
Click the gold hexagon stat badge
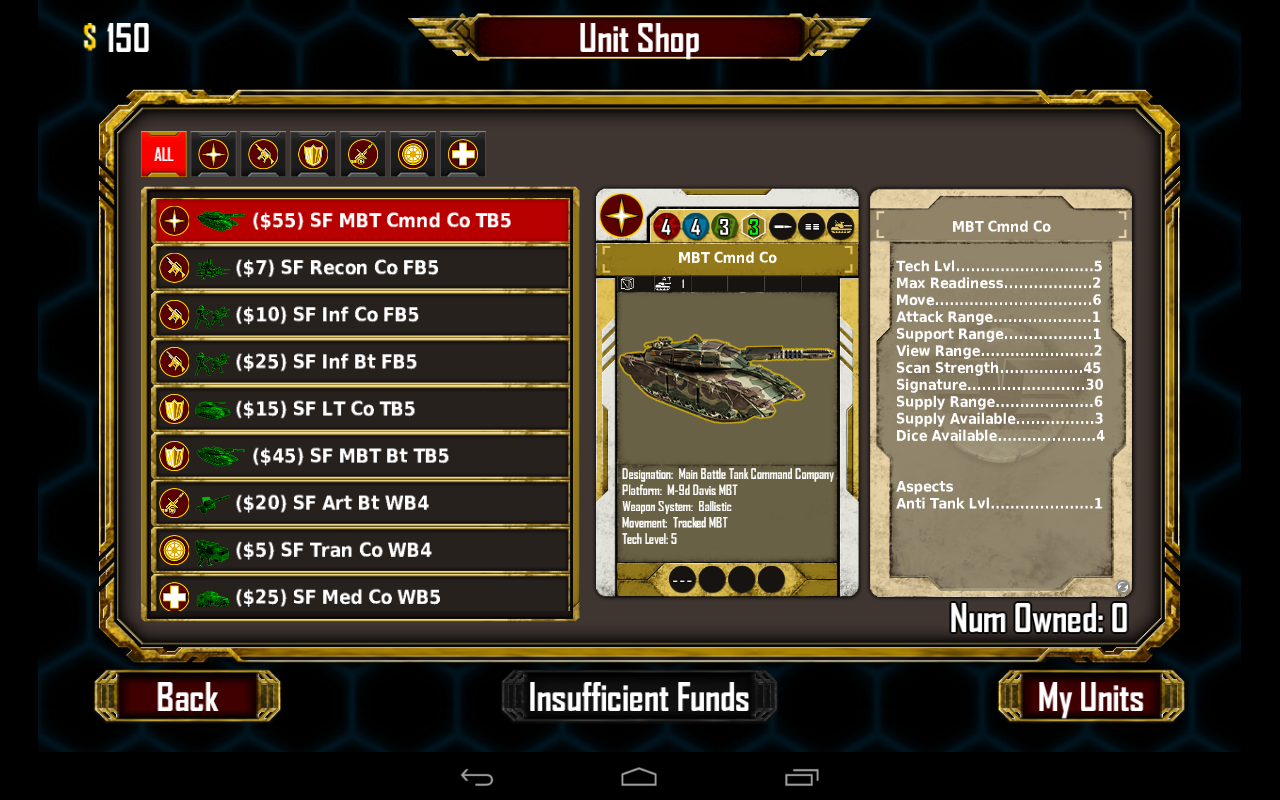754,227
